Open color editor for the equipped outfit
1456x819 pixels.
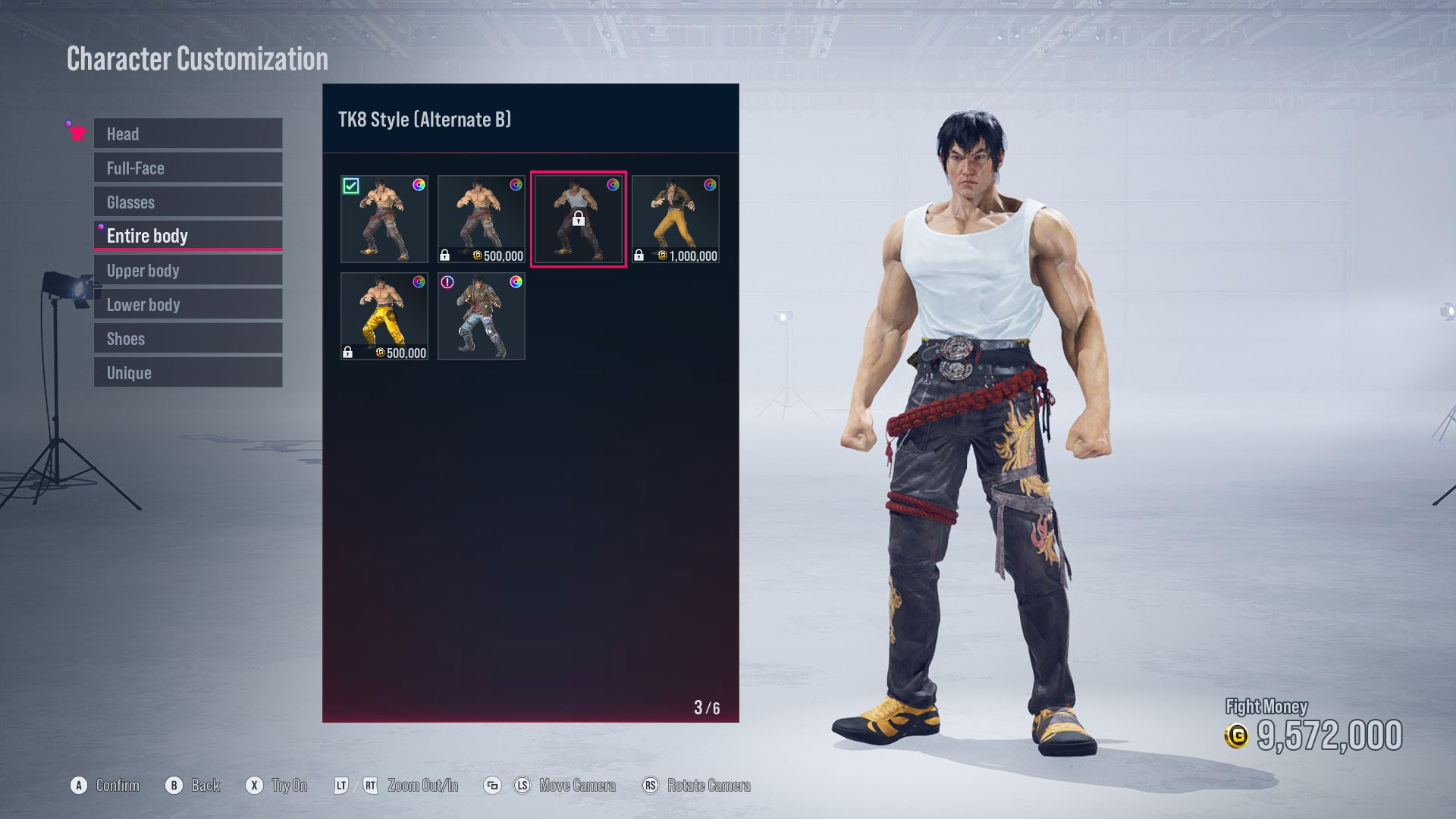[419, 184]
